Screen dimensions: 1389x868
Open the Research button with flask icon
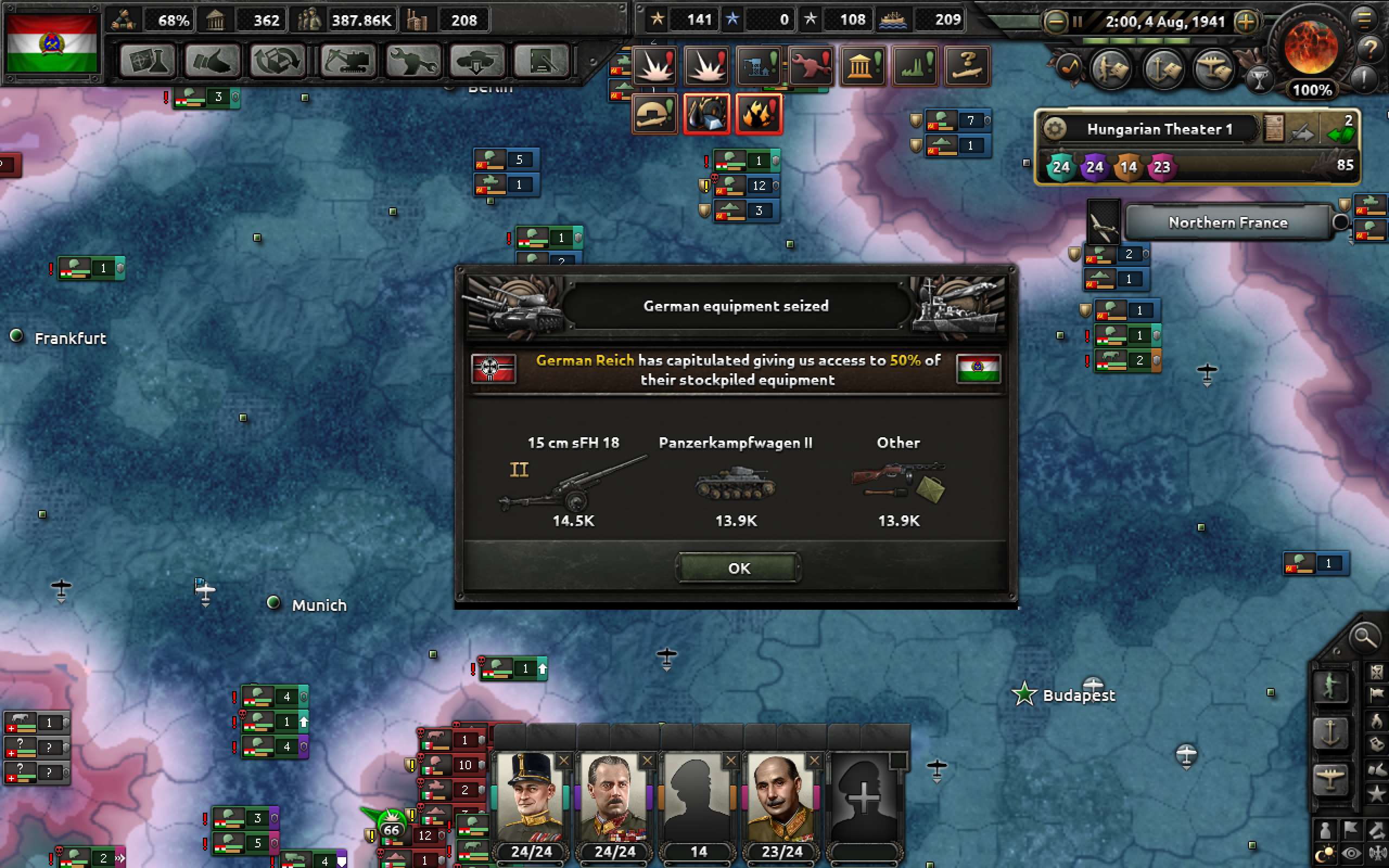(x=149, y=61)
